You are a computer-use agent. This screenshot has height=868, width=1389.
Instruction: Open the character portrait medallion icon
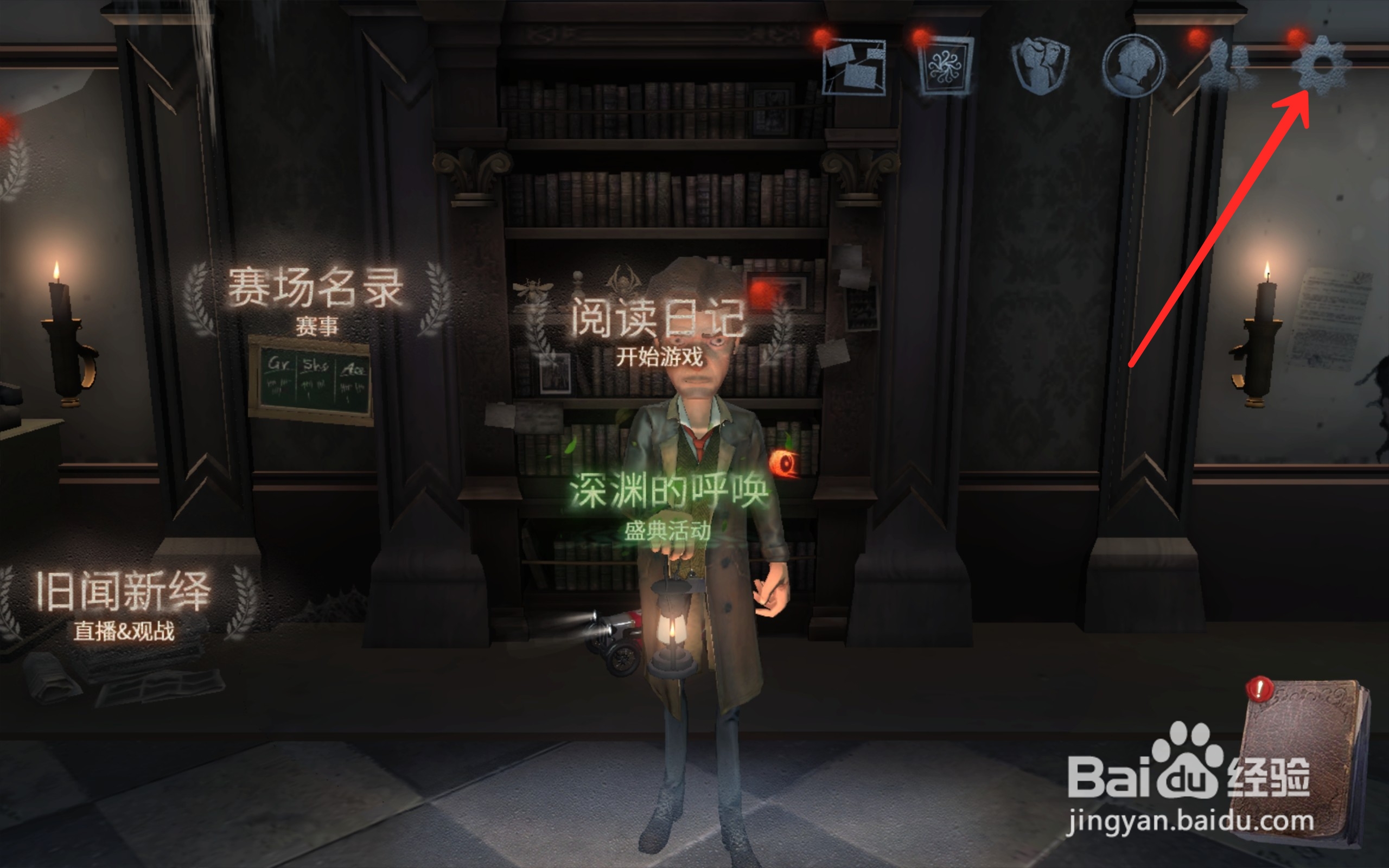click(1135, 65)
